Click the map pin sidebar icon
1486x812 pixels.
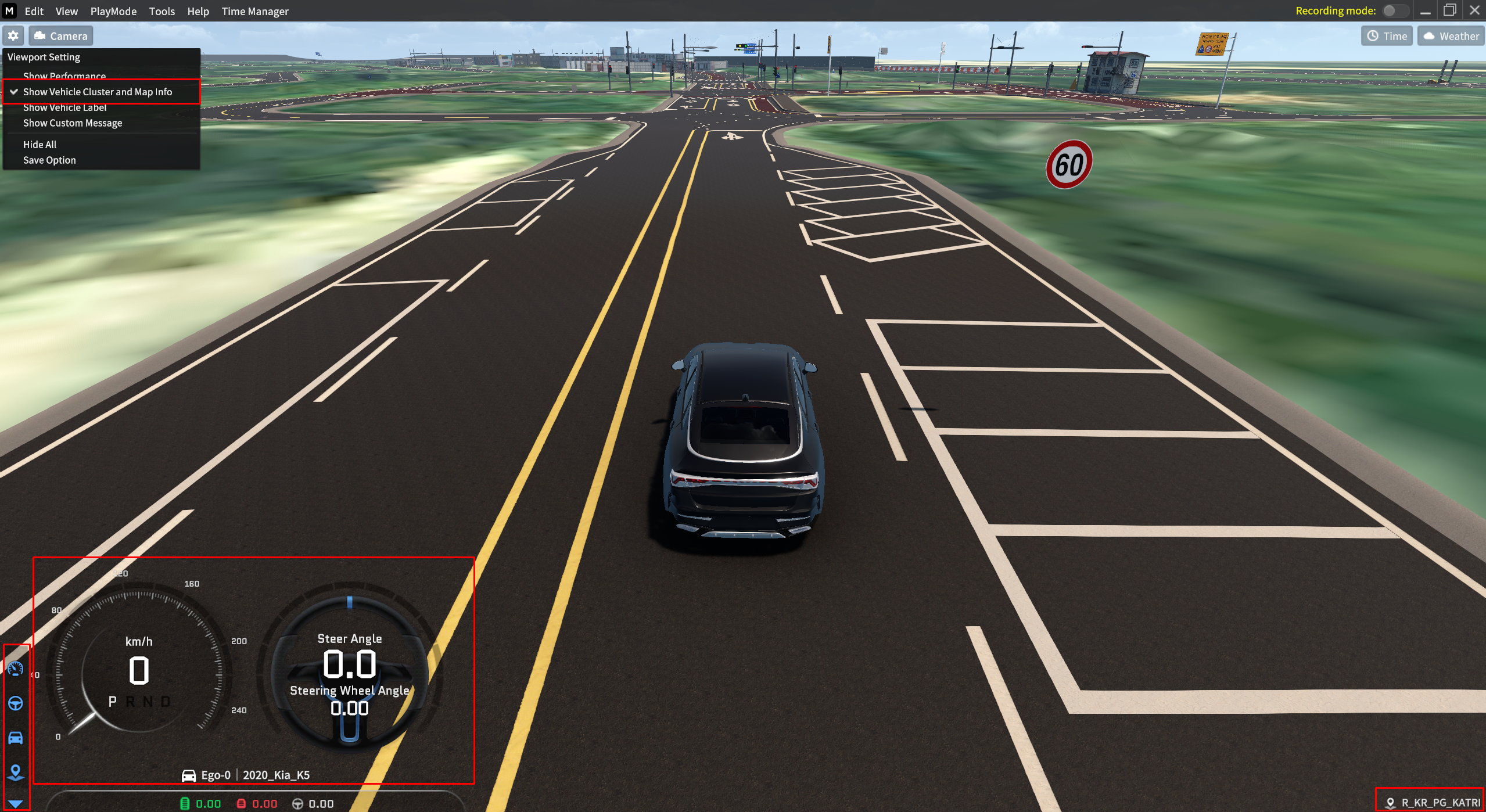(16, 772)
